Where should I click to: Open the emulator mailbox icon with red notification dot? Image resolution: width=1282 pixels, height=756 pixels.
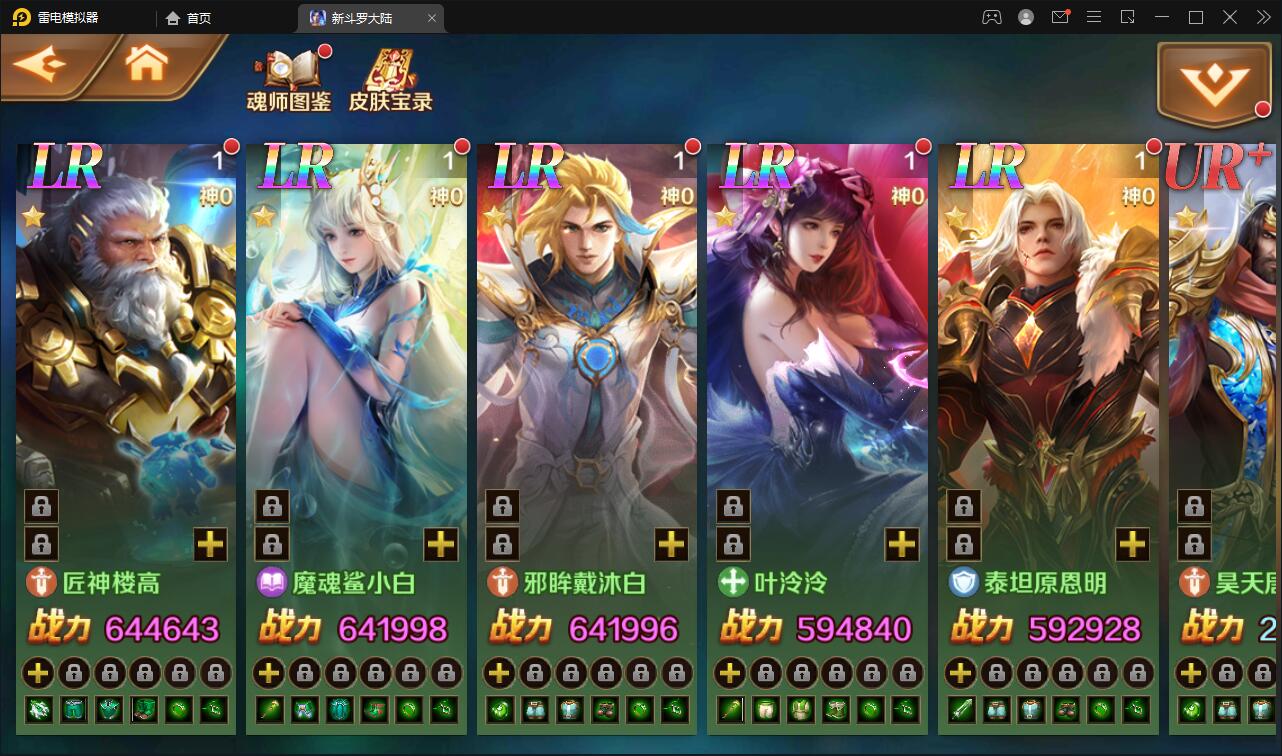click(1060, 17)
